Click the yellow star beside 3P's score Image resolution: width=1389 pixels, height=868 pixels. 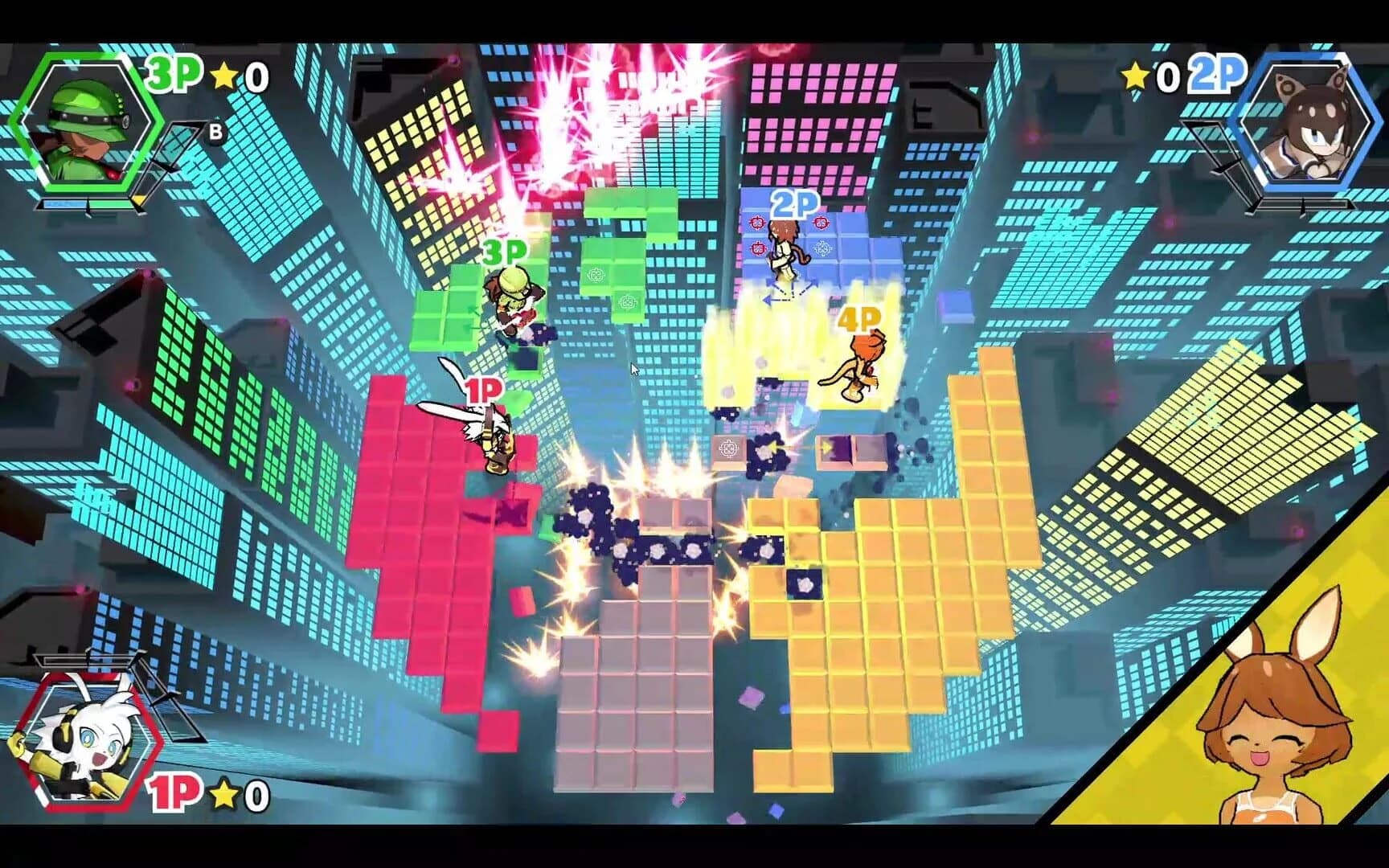tap(224, 75)
